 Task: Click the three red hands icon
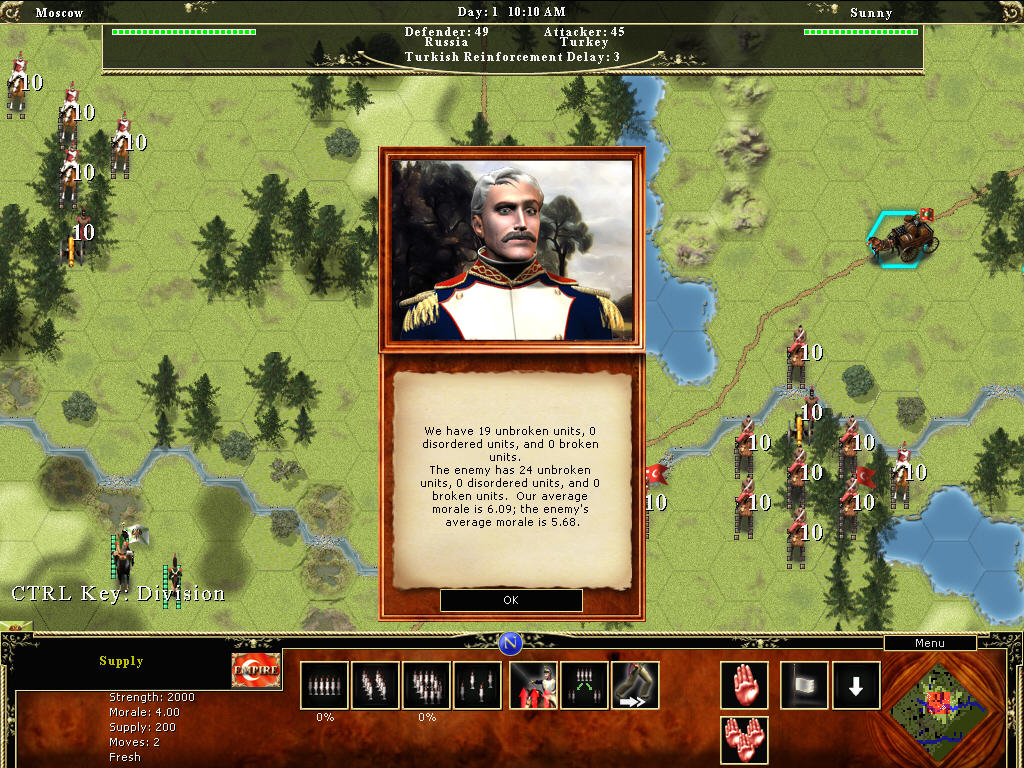(744, 741)
